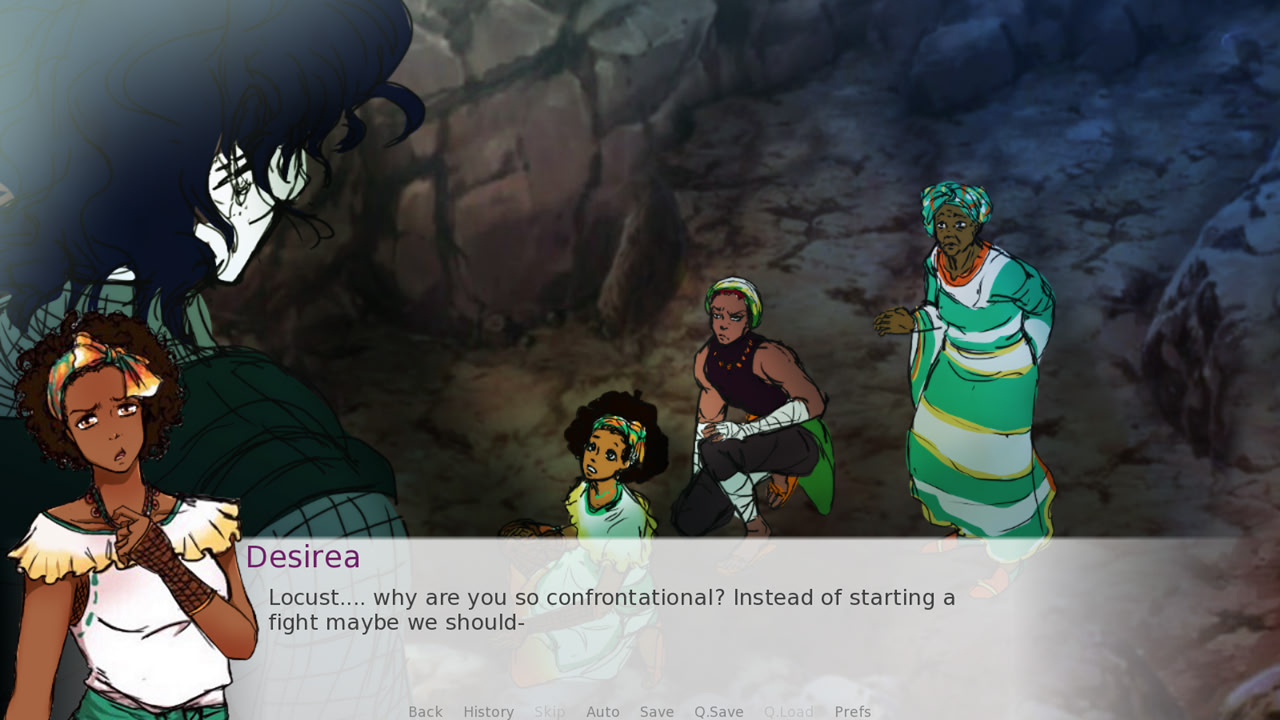The width and height of the screenshot is (1280, 720).
Task: Perform a Q.Save quick save
Action: pyautogui.click(x=718, y=711)
